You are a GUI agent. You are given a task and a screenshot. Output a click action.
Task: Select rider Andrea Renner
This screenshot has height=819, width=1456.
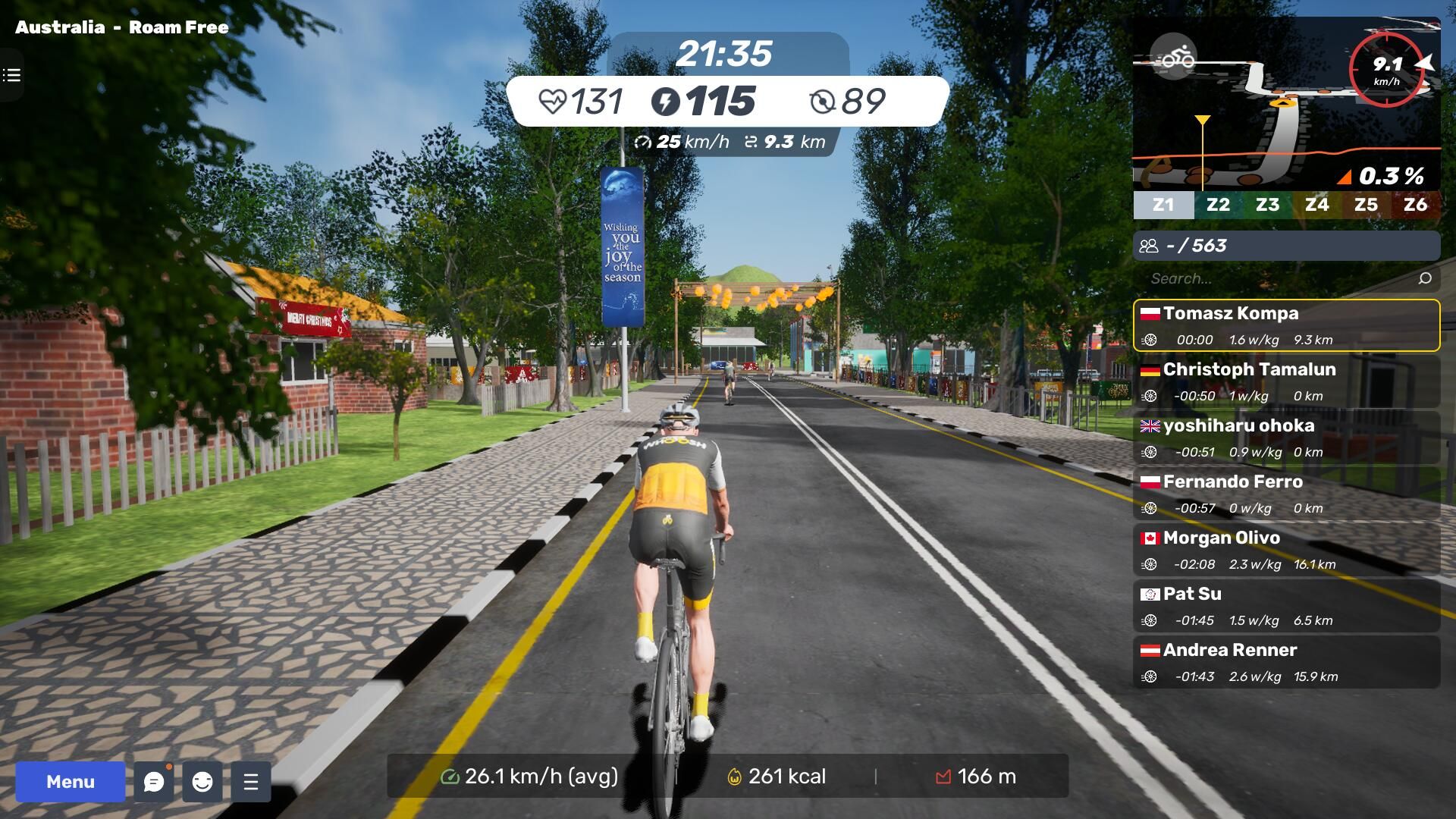pos(1286,662)
